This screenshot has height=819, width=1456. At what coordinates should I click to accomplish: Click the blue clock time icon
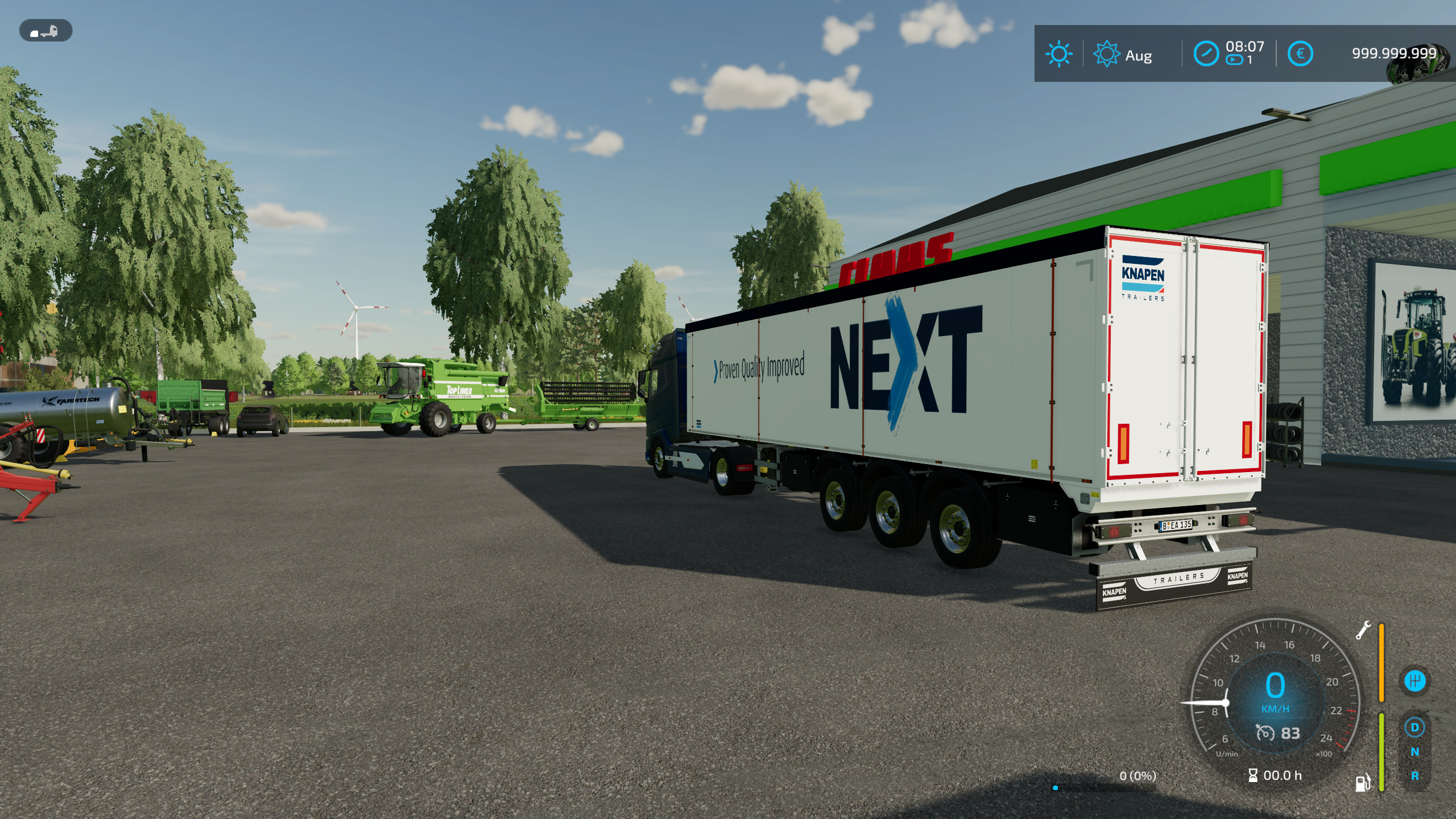point(1206,54)
